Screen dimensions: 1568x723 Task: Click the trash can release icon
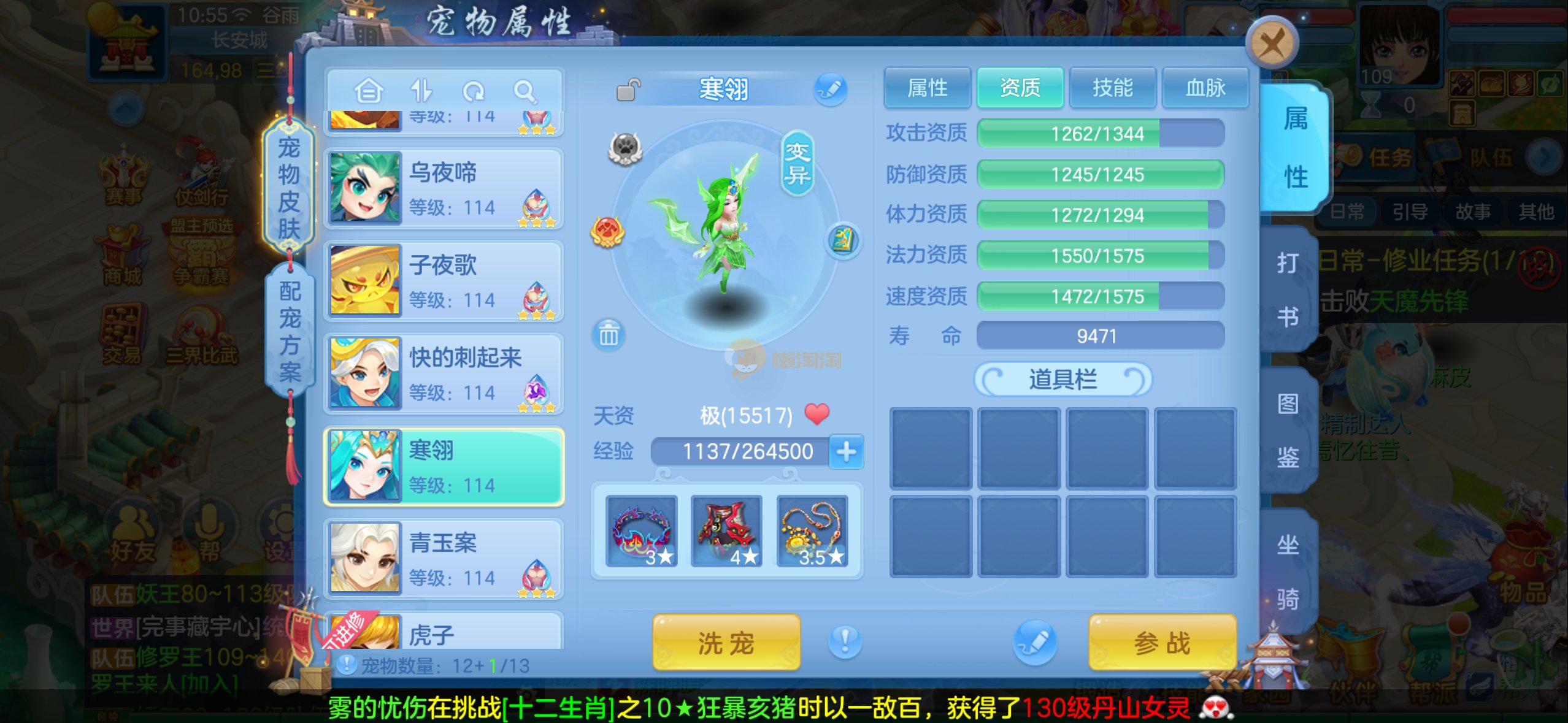click(609, 335)
